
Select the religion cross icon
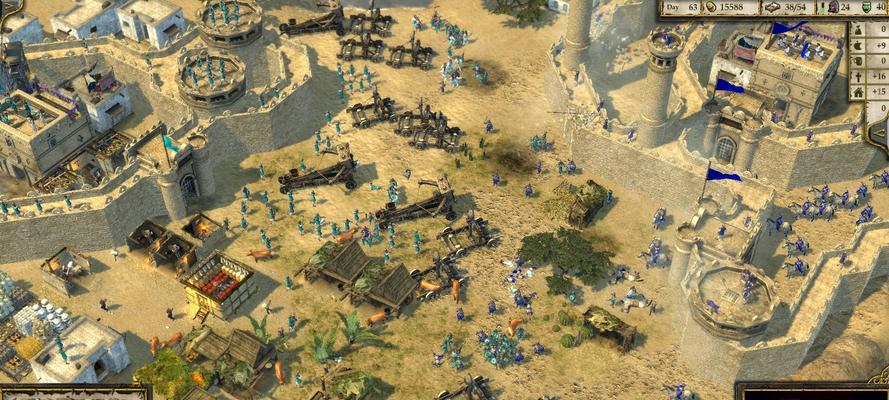click(858, 77)
